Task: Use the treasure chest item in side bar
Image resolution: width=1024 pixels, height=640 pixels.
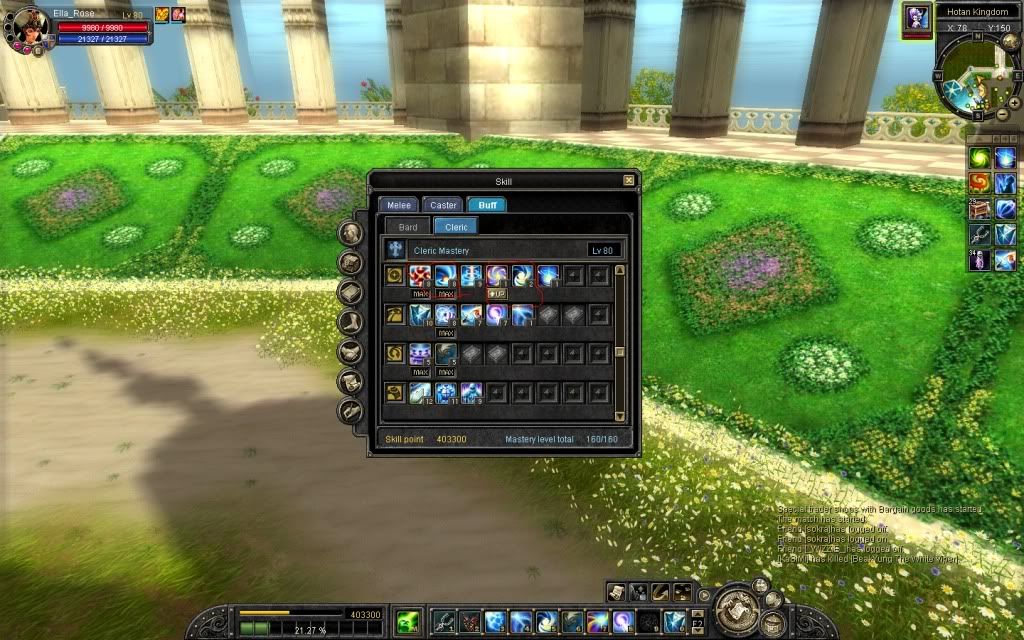Action: 980,210
